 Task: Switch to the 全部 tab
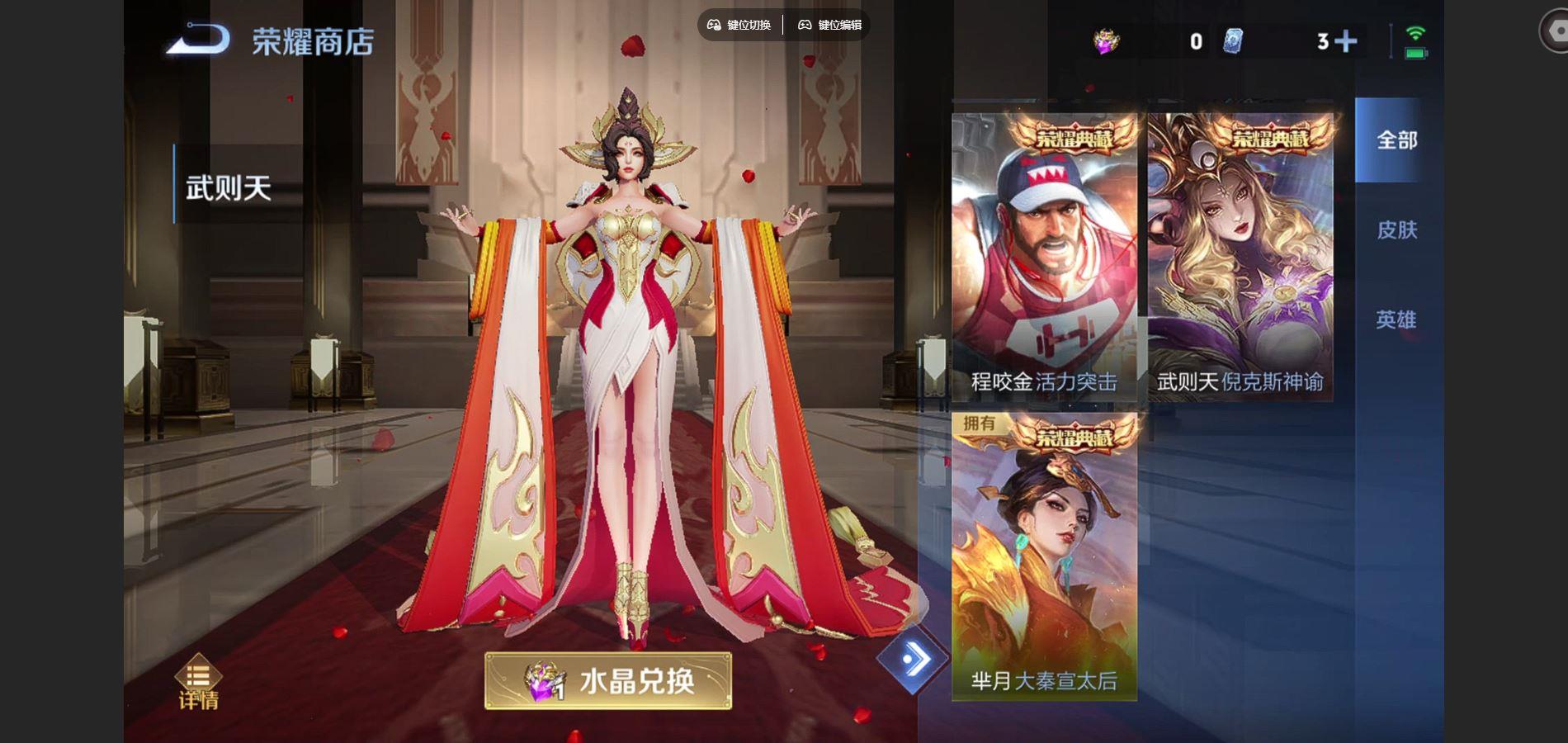[1396, 140]
